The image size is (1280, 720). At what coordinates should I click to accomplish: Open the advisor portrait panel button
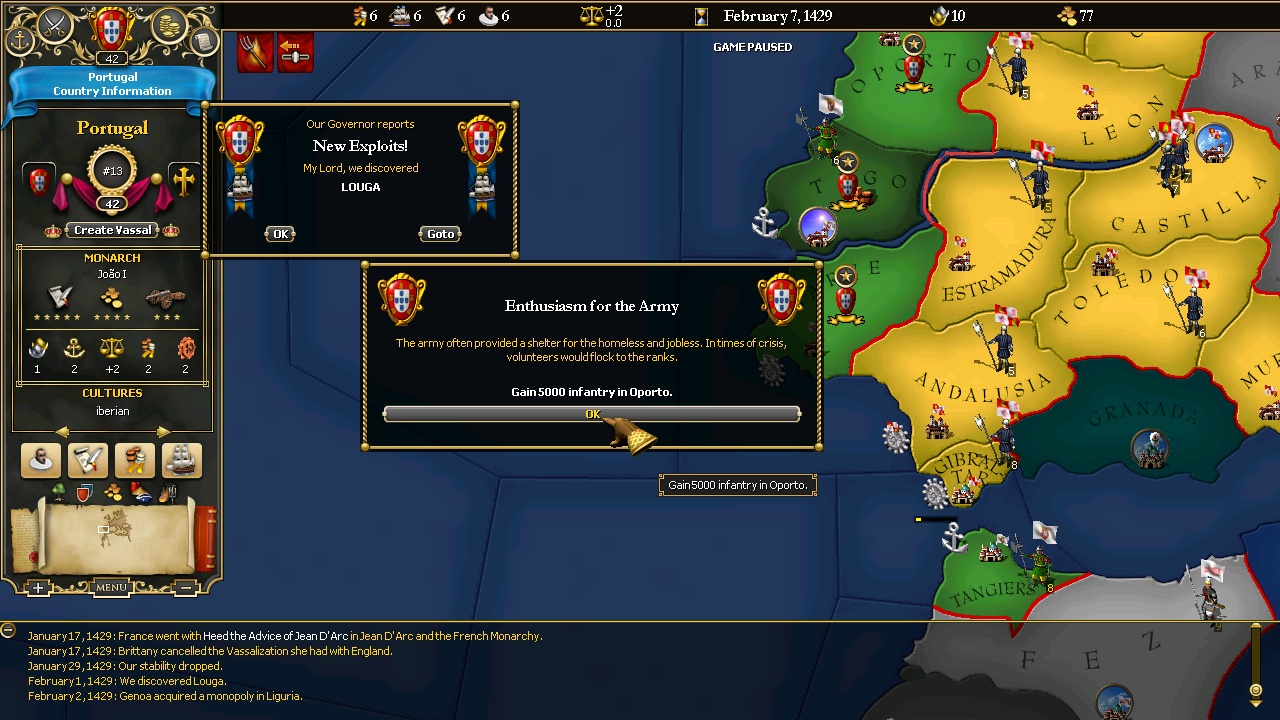click(x=41, y=460)
